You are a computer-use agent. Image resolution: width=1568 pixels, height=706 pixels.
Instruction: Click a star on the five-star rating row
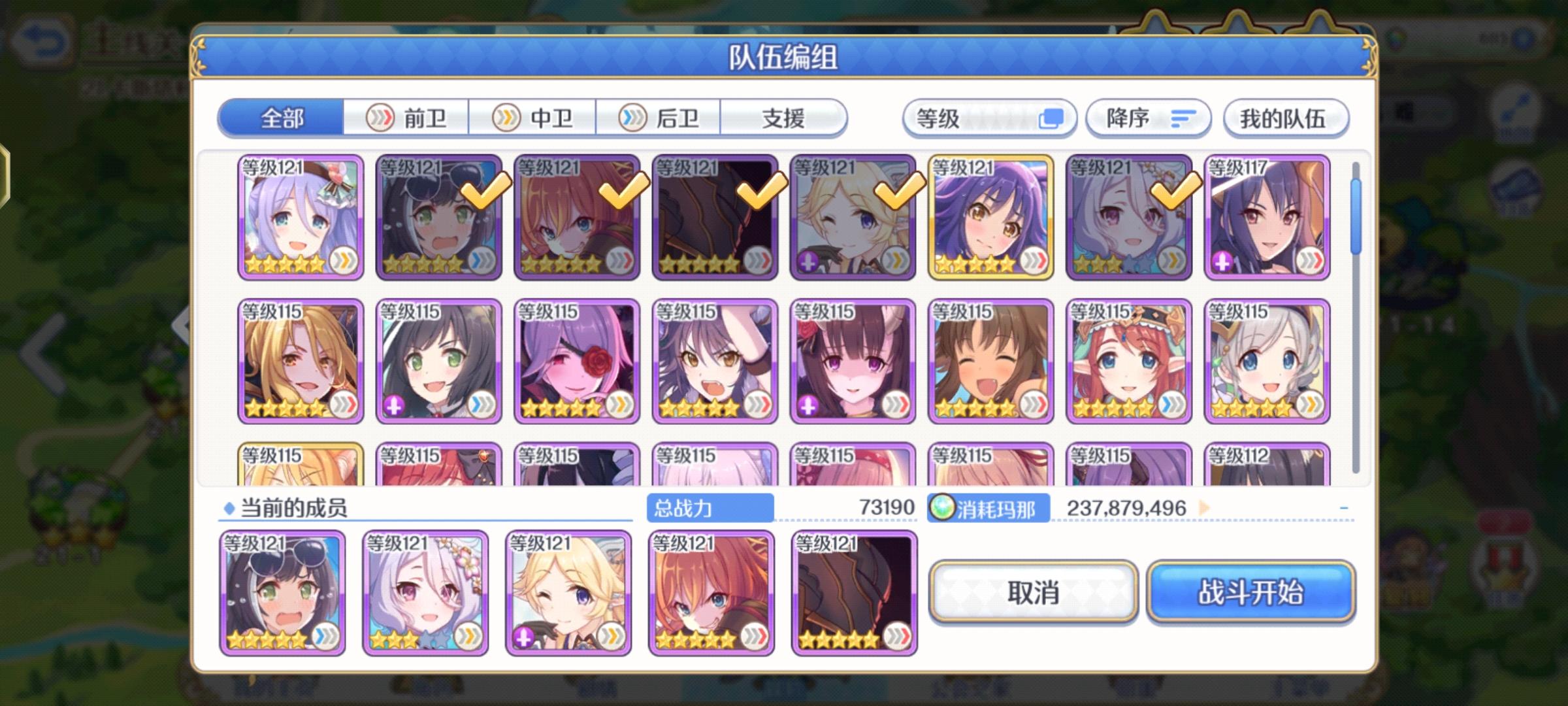tap(284, 263)
